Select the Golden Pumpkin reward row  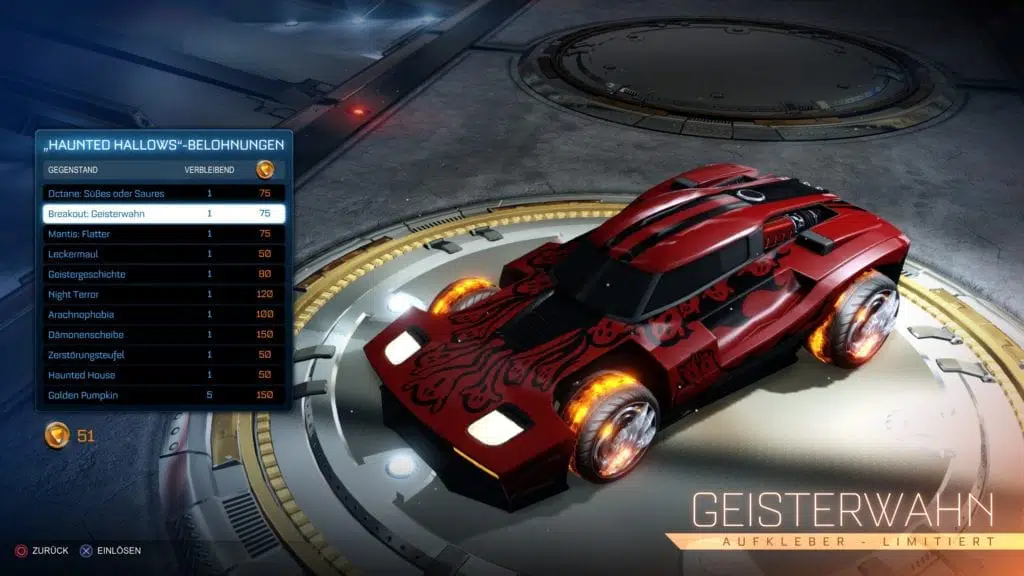[164, 395]
